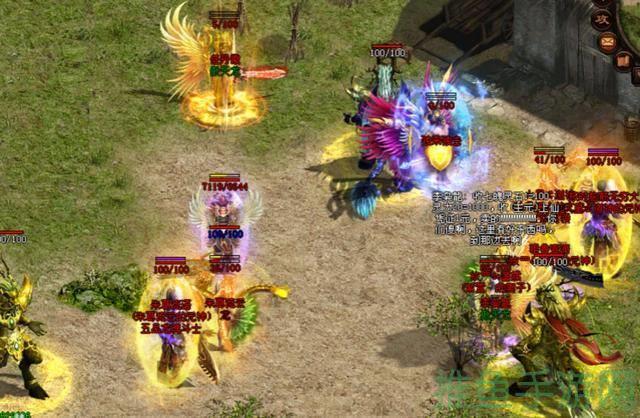
Task: Toggle the 攻 attack mode button
Action: [601, 18]
